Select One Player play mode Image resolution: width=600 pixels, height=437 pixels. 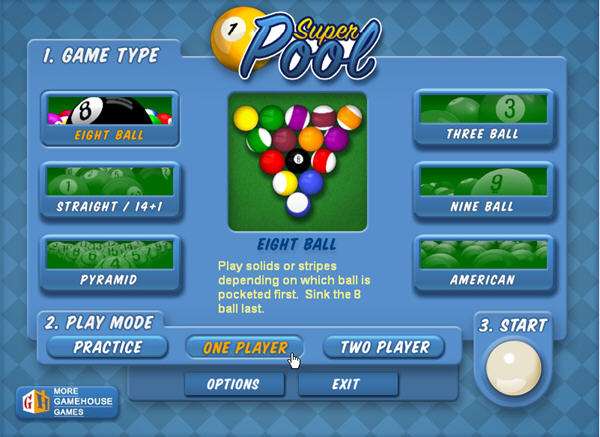click(x=246, y=348)
